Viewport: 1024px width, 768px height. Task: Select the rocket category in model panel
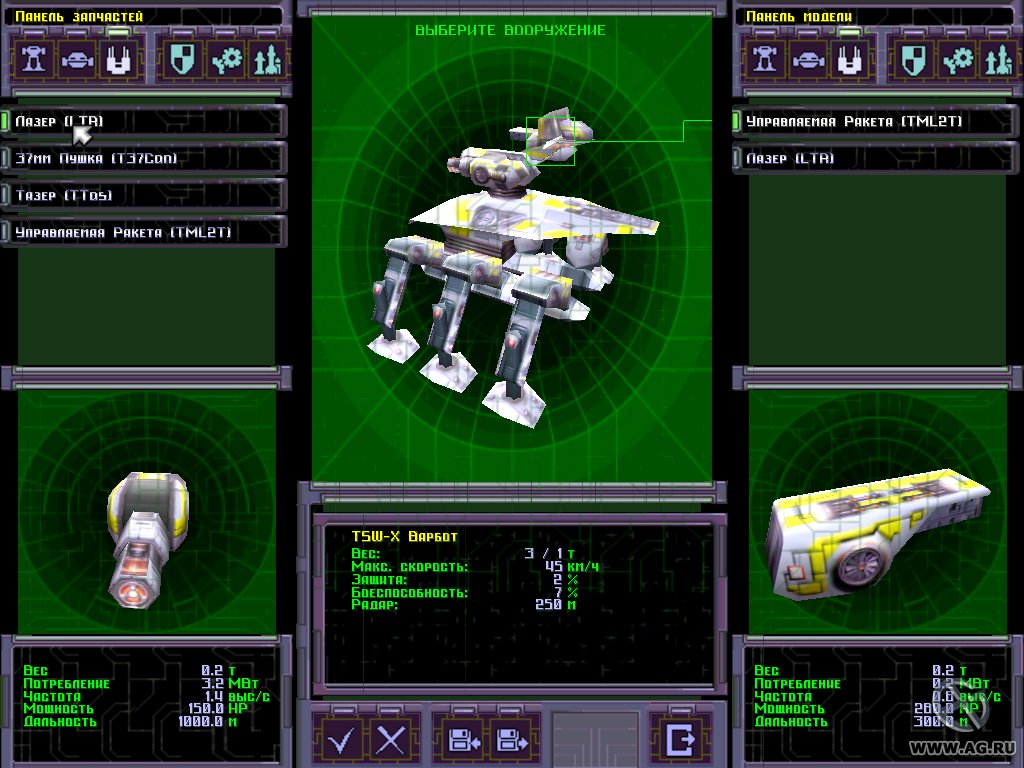pyautogui.click(x=997, y=59)
